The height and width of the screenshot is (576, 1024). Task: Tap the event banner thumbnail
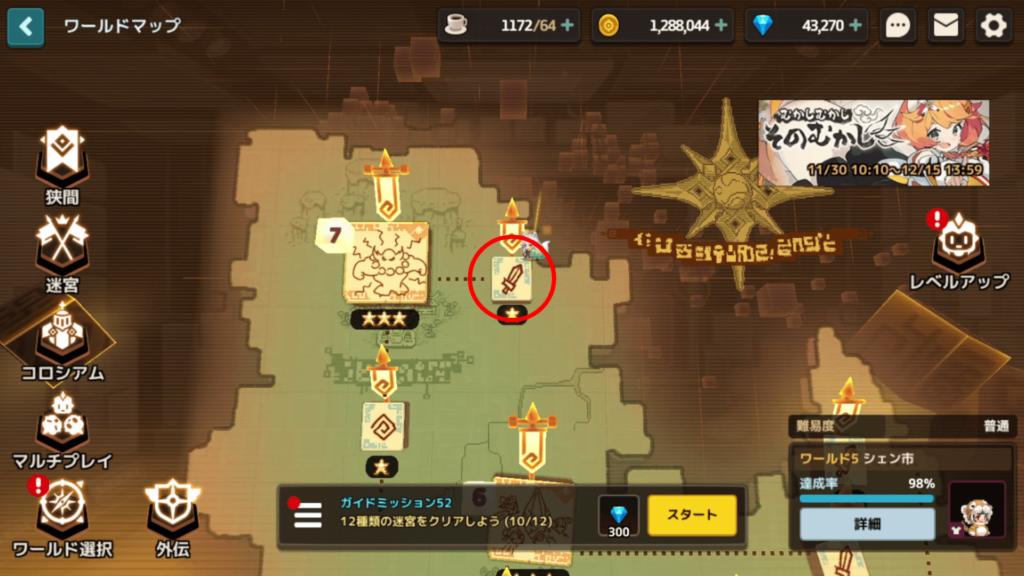873,142
